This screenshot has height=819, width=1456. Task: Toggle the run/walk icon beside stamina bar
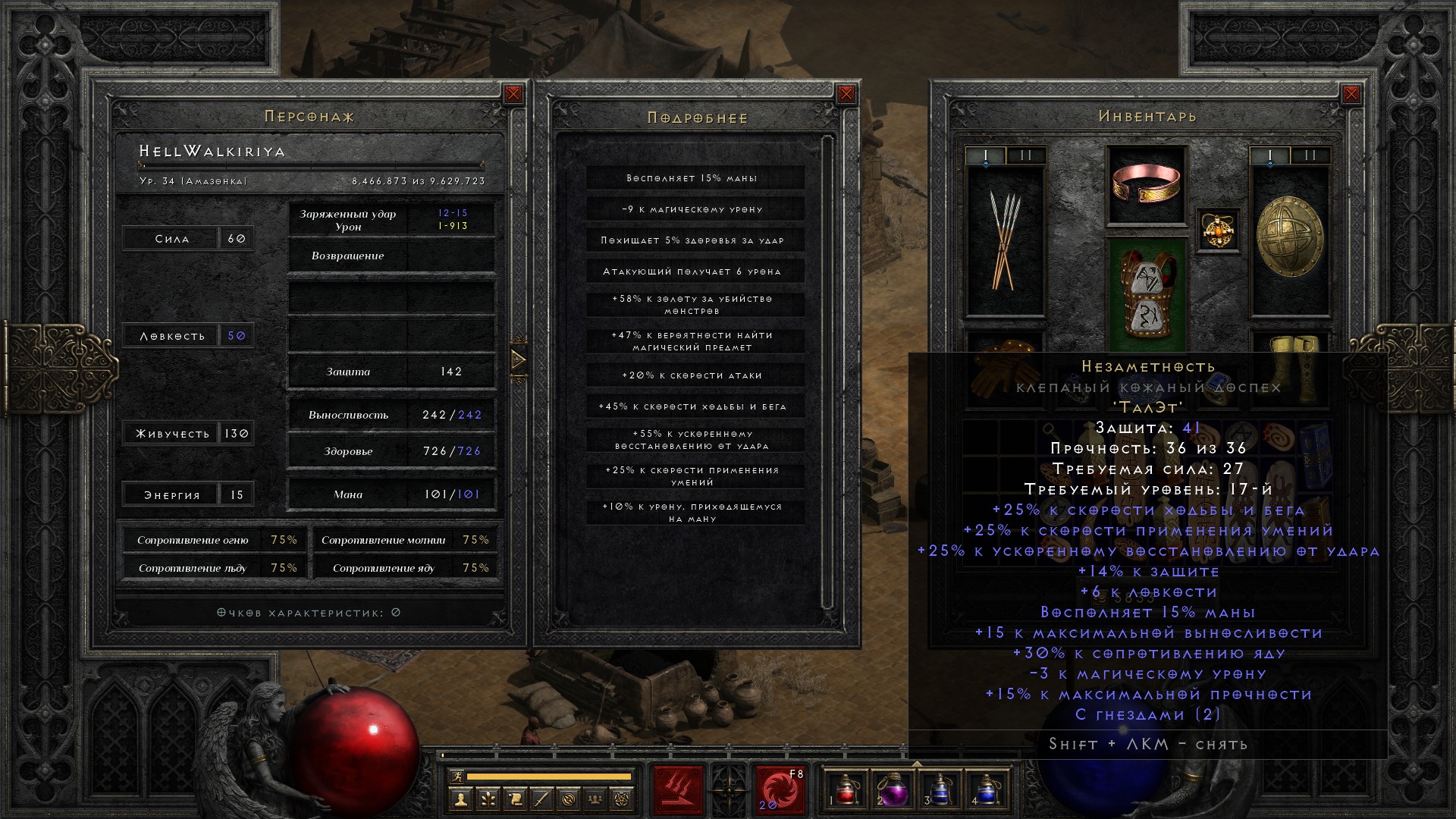(456, 776)
